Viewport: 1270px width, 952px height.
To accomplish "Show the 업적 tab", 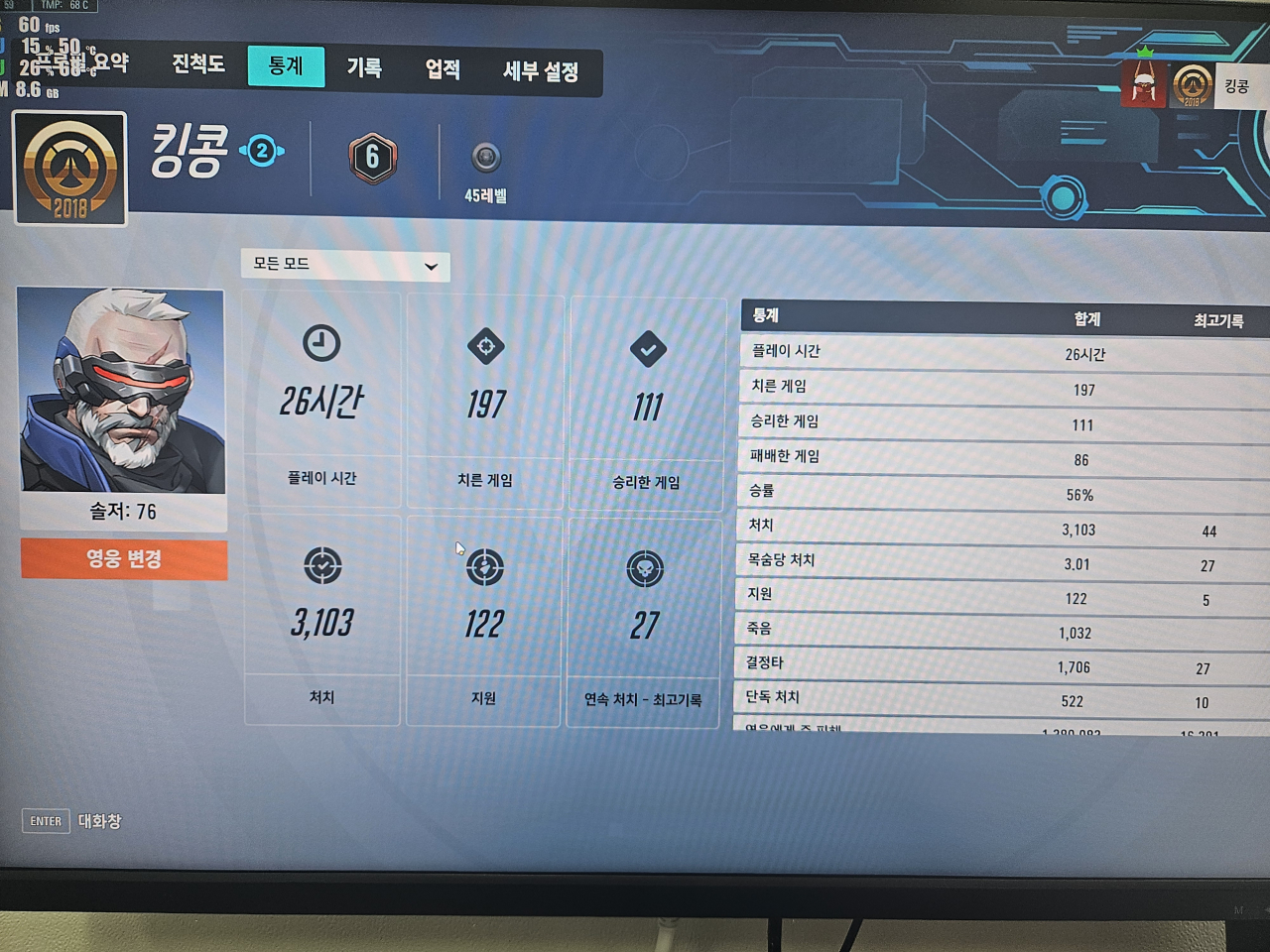I will coord(443,69).
